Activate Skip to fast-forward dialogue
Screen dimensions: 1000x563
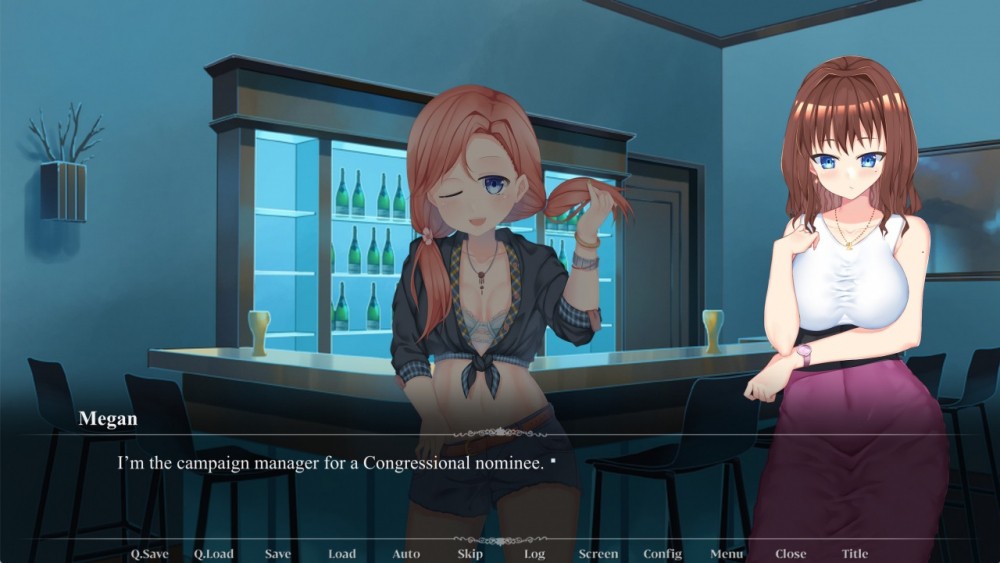470,554
